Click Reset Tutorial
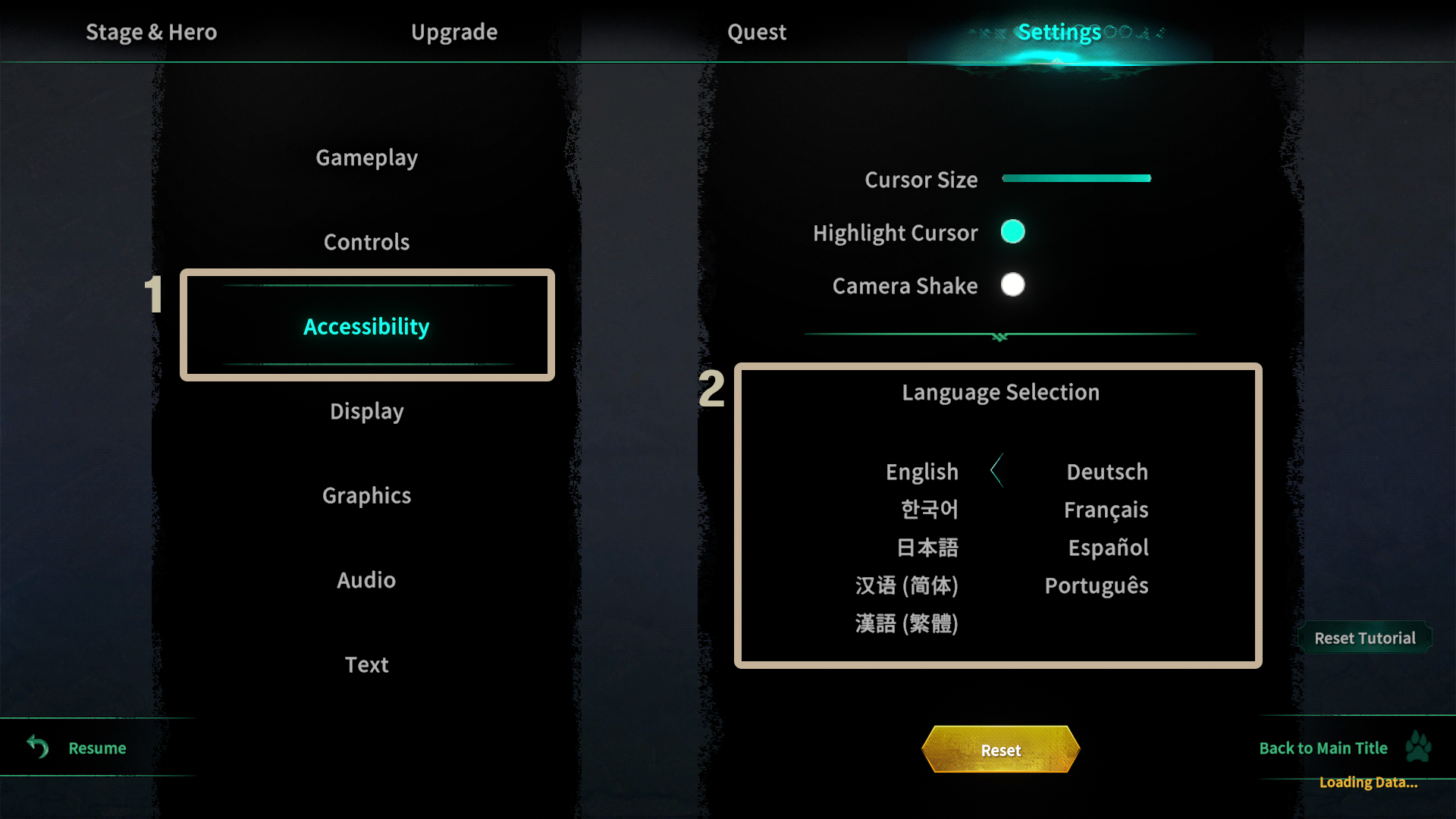The height and width of the screenshot is (819, 1456). click(x=1364, y=638)
